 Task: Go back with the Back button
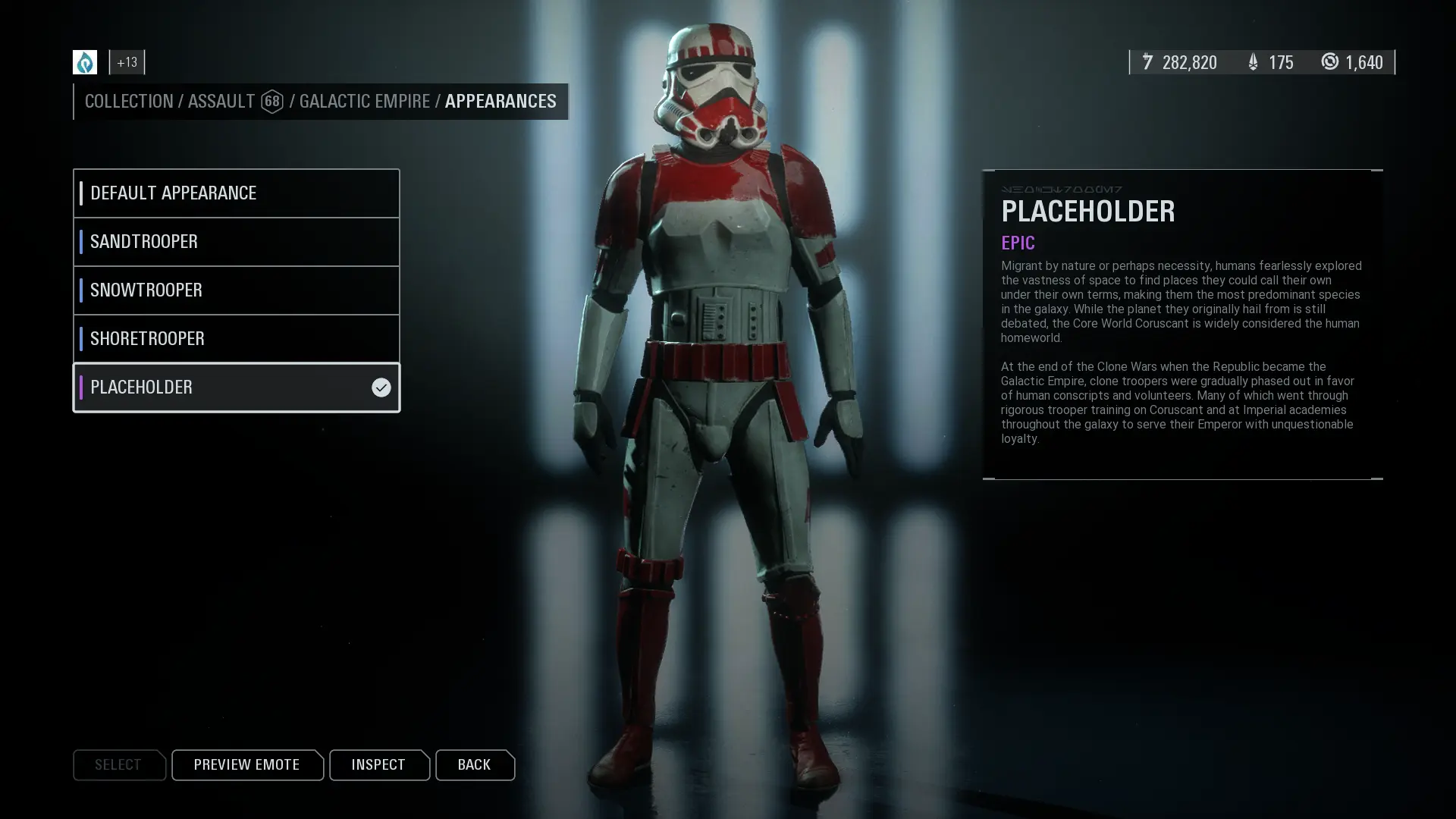[474, 765]
